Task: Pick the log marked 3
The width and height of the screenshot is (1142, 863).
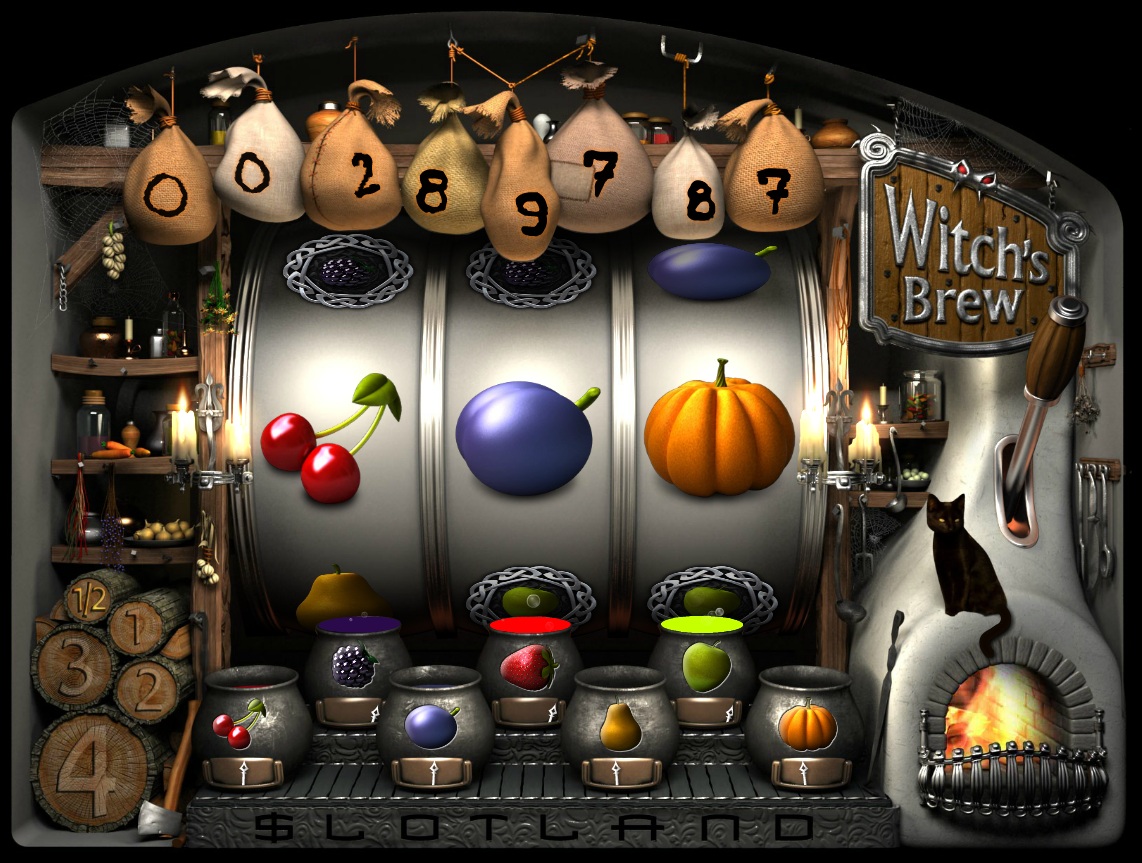Action: pos(73,667)
